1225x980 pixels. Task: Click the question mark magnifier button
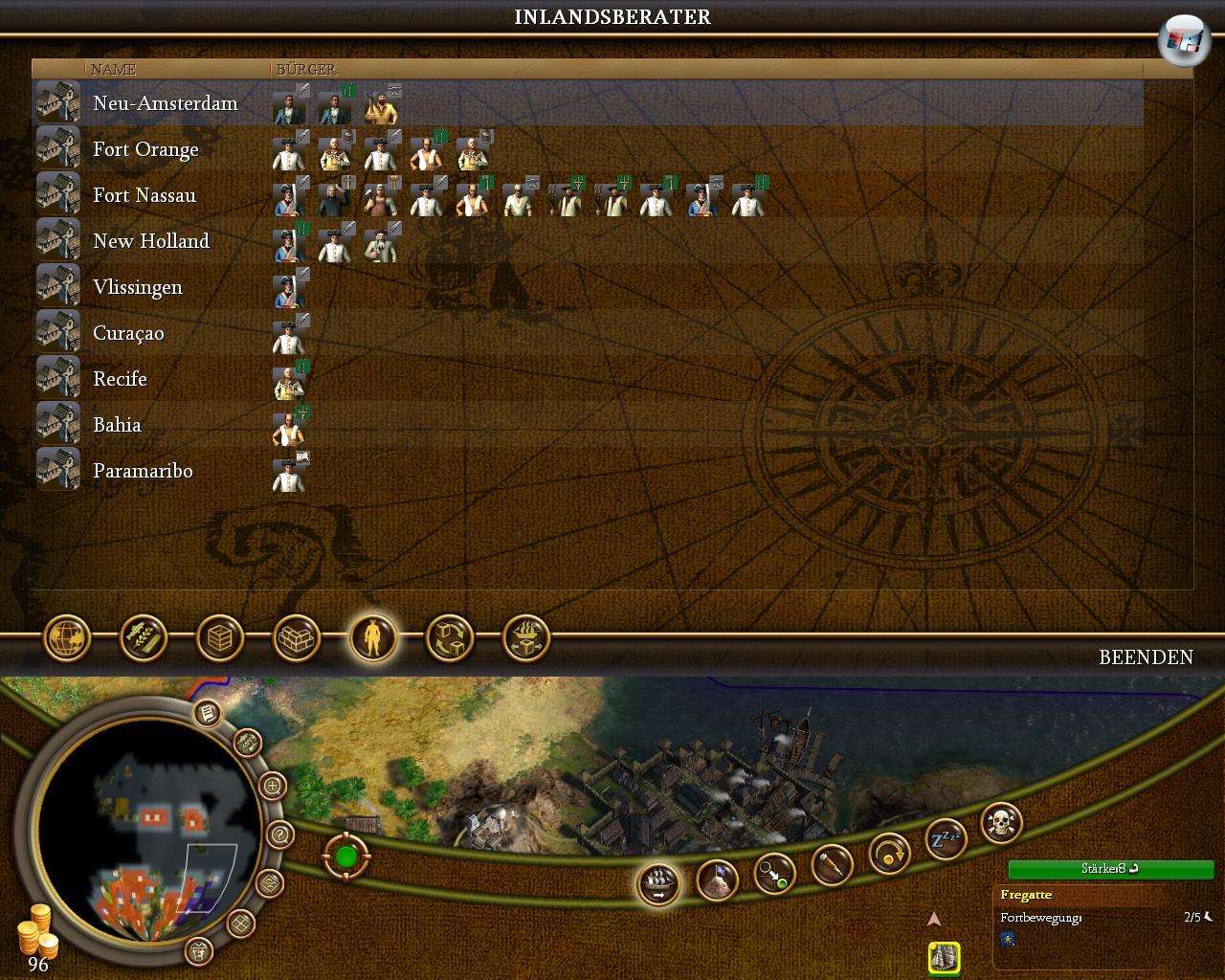[x=279, y=835]
